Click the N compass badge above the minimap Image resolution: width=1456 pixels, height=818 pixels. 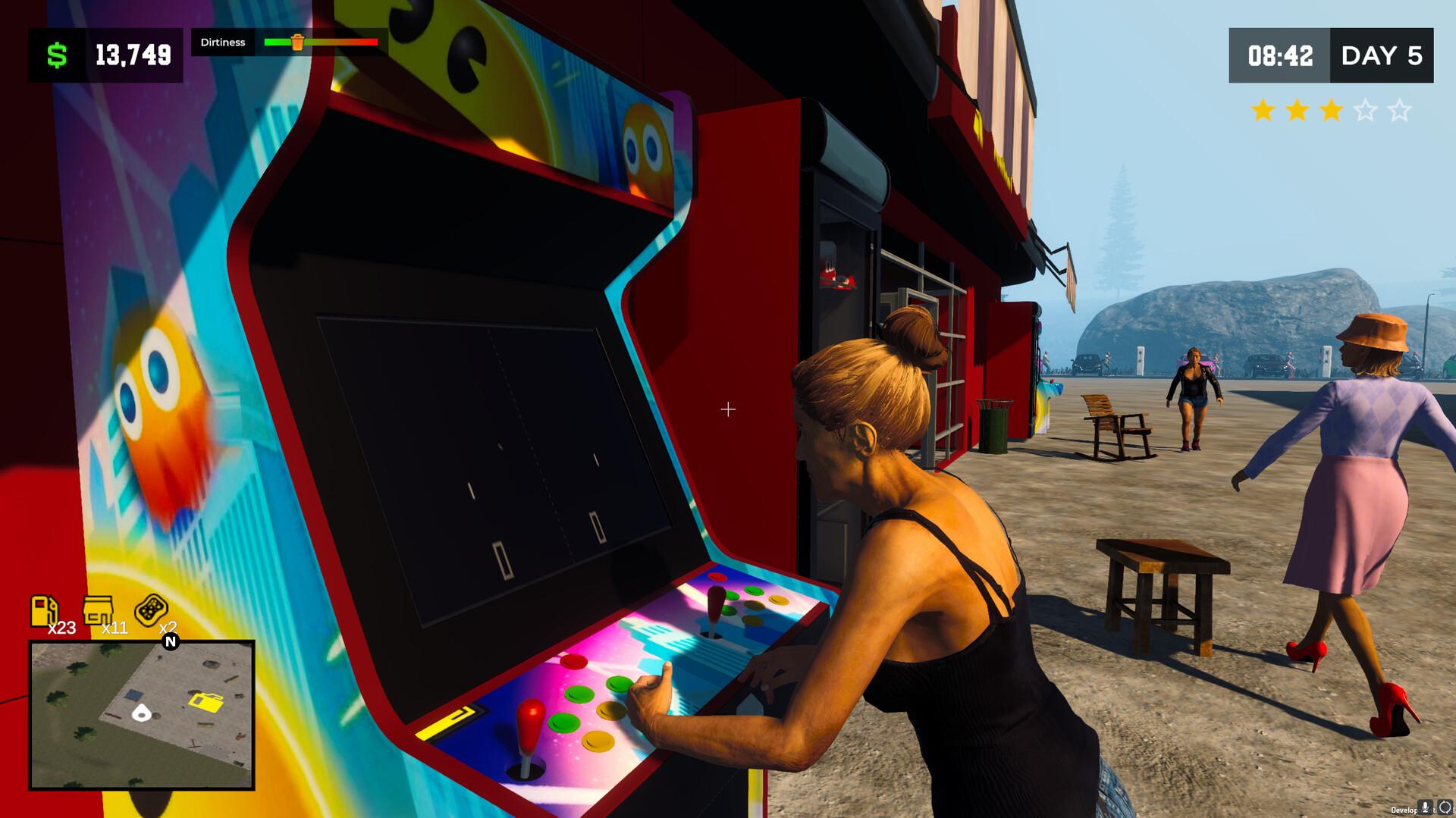pyautogui.click(x=171, y=642)
